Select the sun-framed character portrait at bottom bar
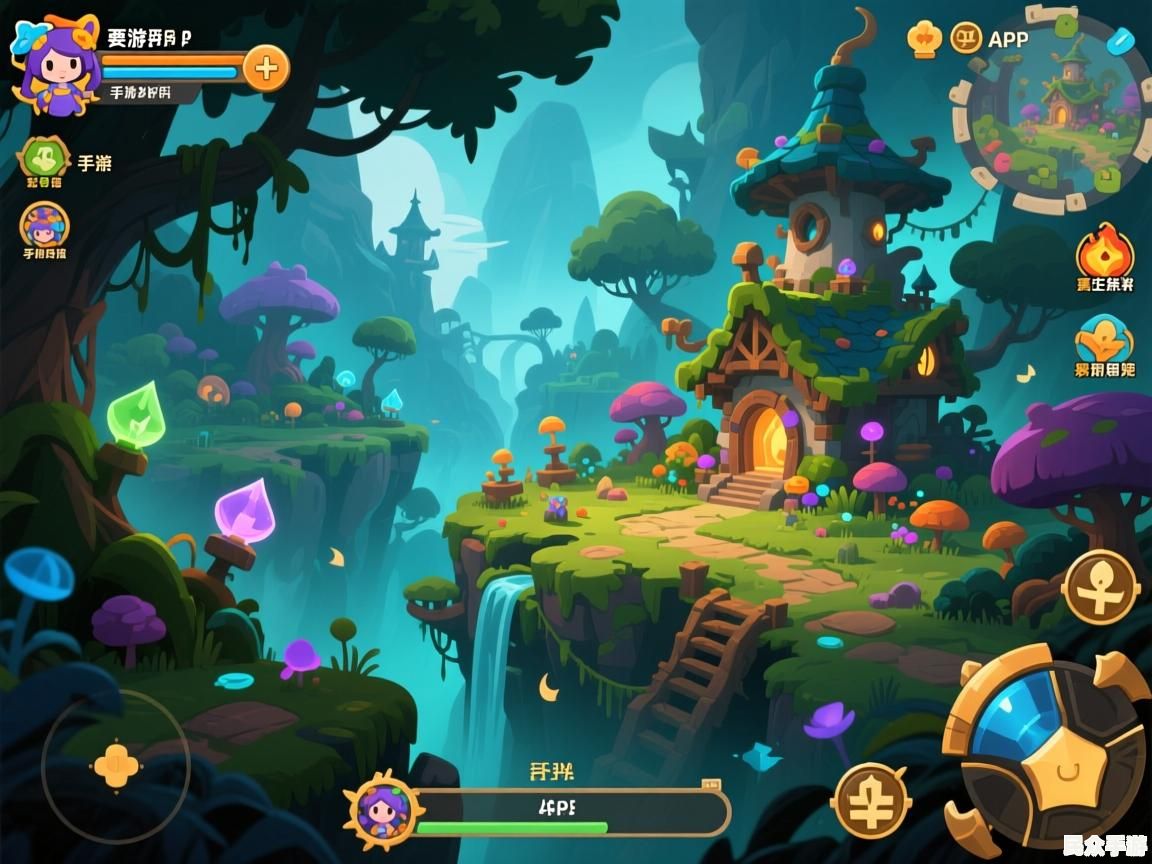Image resolution: width=1152 pixels, height=864 pixels. pos(381,809)
